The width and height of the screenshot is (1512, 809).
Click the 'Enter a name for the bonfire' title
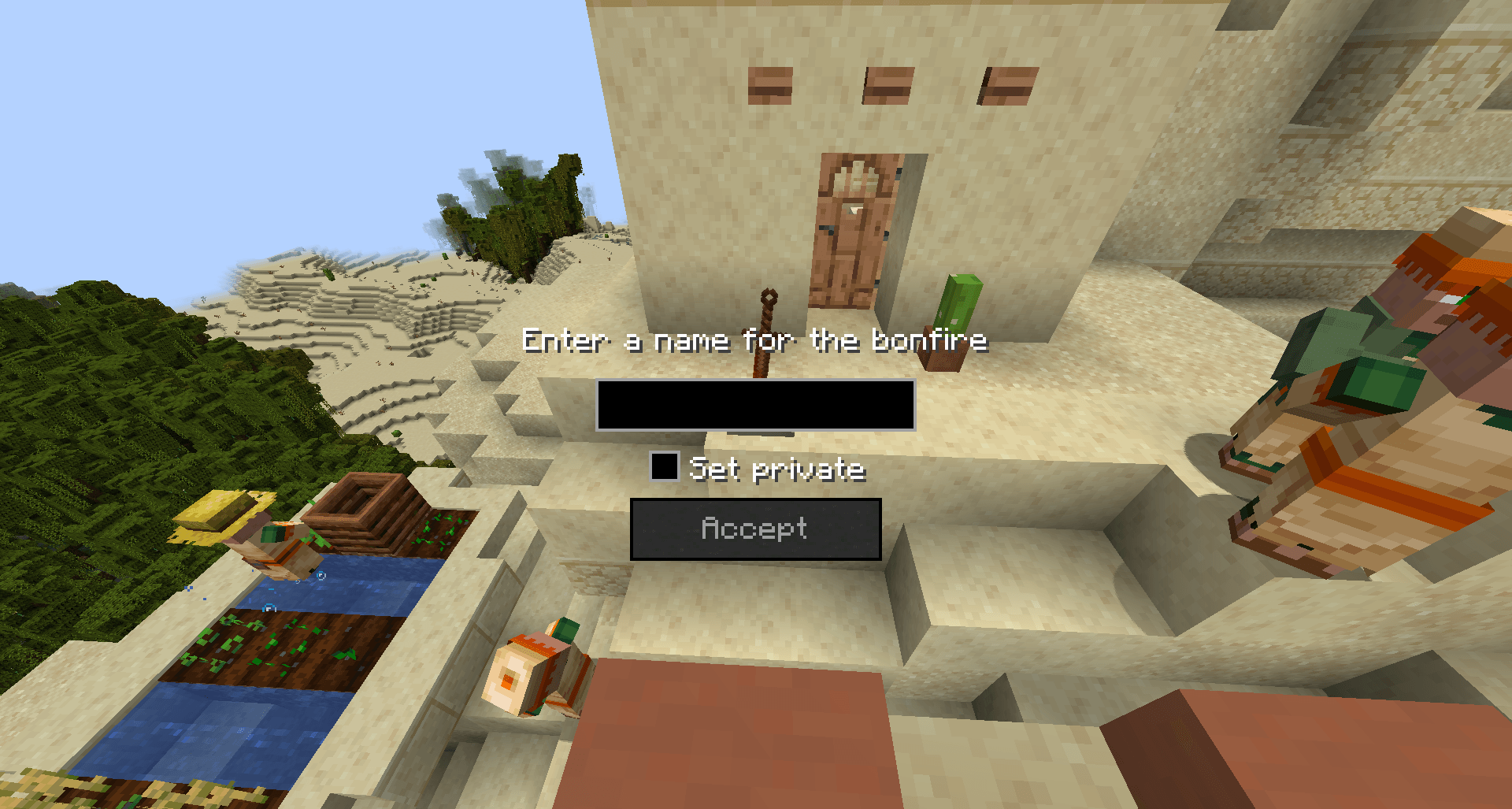tap(754, 340)
